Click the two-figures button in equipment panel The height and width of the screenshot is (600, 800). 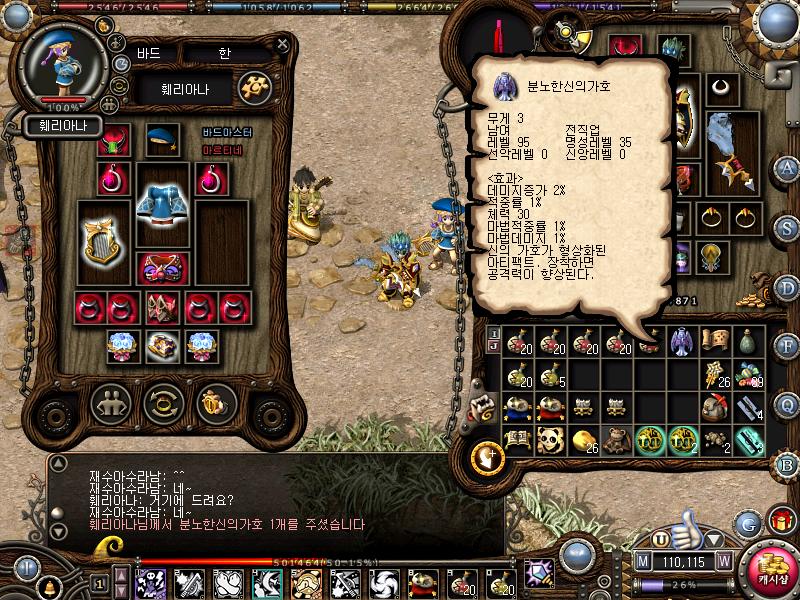coord(110,404)
